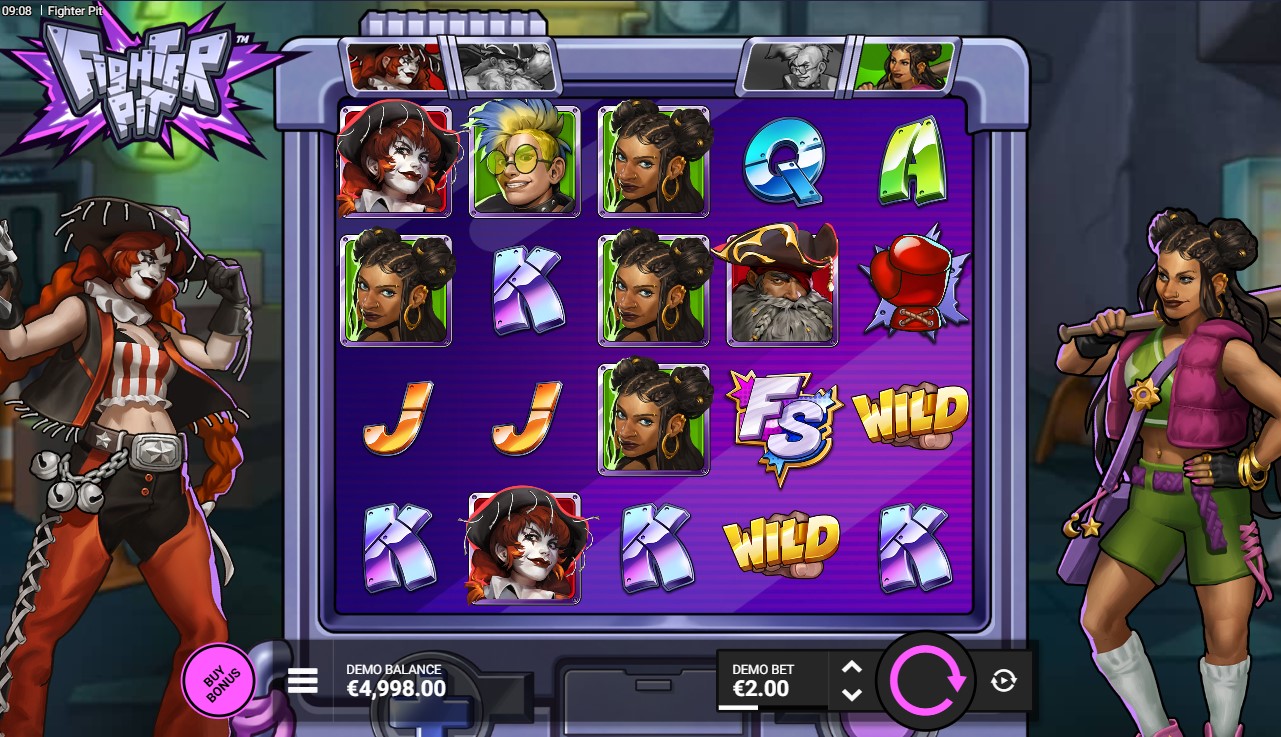
Task: Increase the demo bet amount
Action: [851, 668]
